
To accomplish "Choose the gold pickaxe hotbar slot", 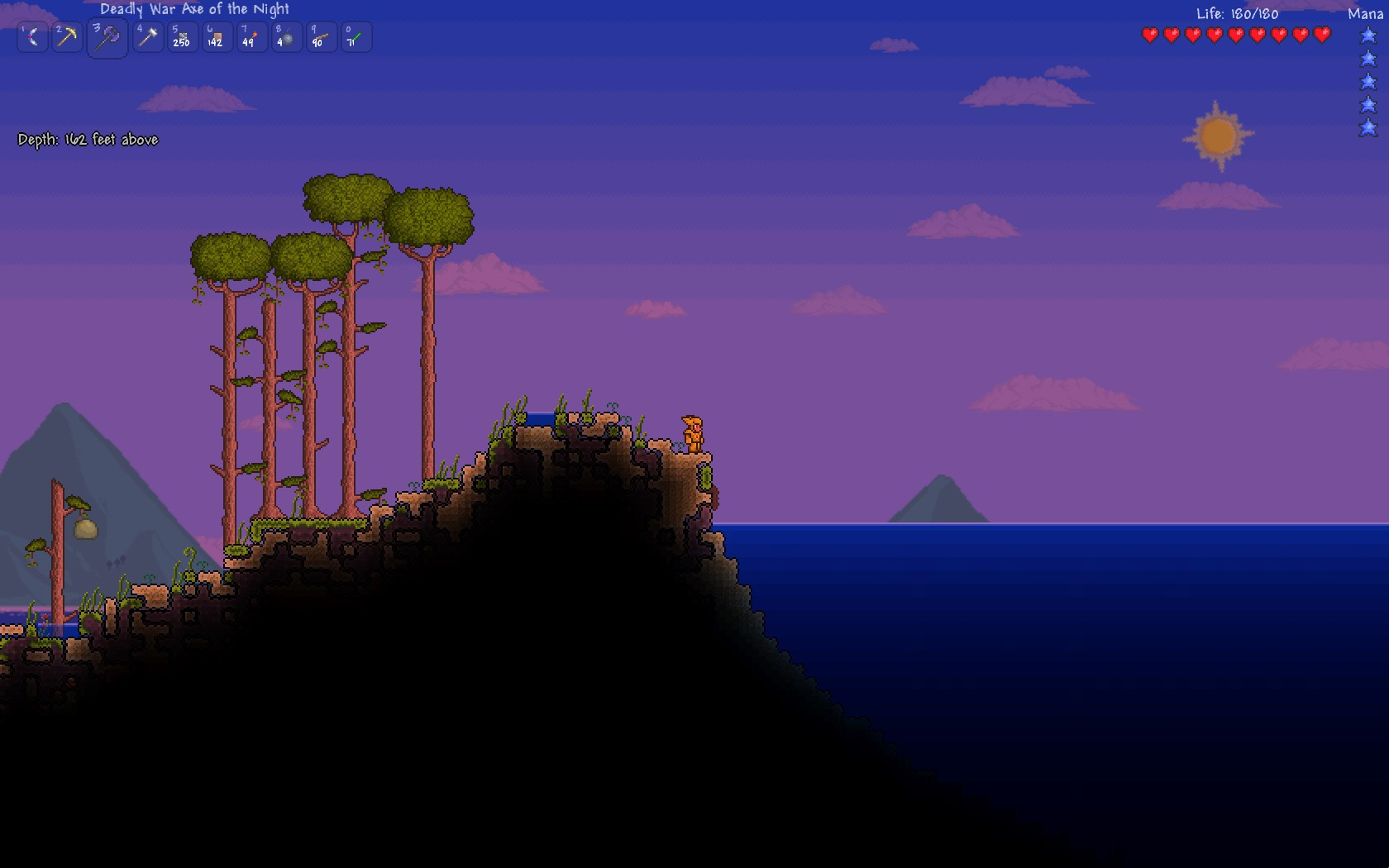I will (67, 37).
